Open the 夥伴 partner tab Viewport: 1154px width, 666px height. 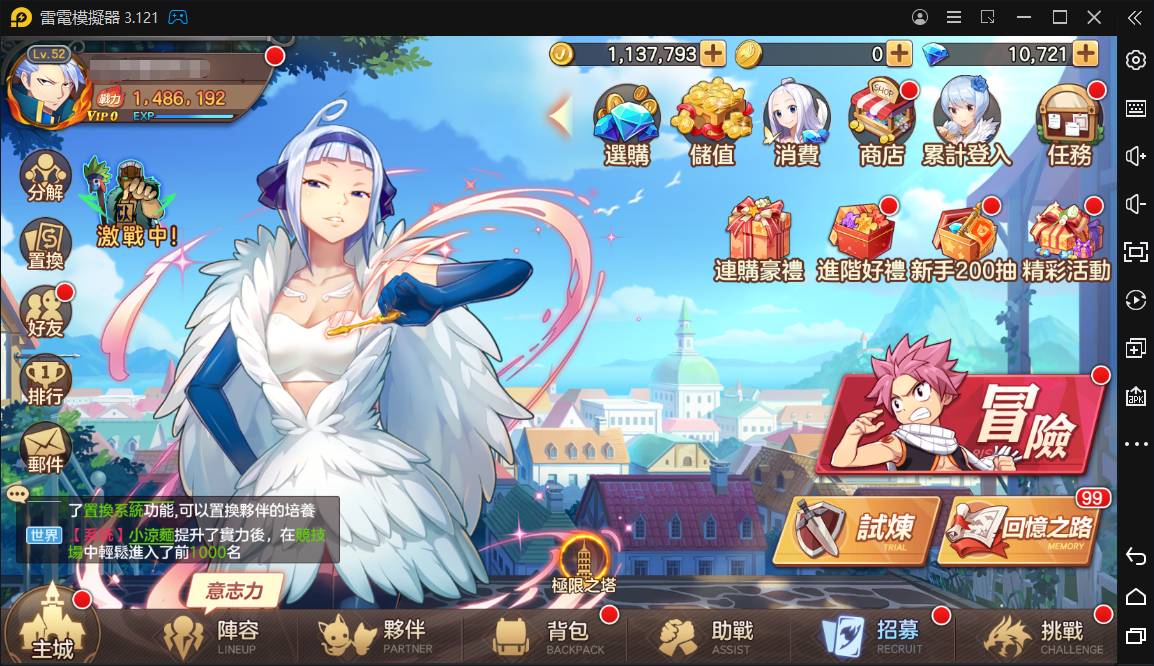[x=377, y=635]
